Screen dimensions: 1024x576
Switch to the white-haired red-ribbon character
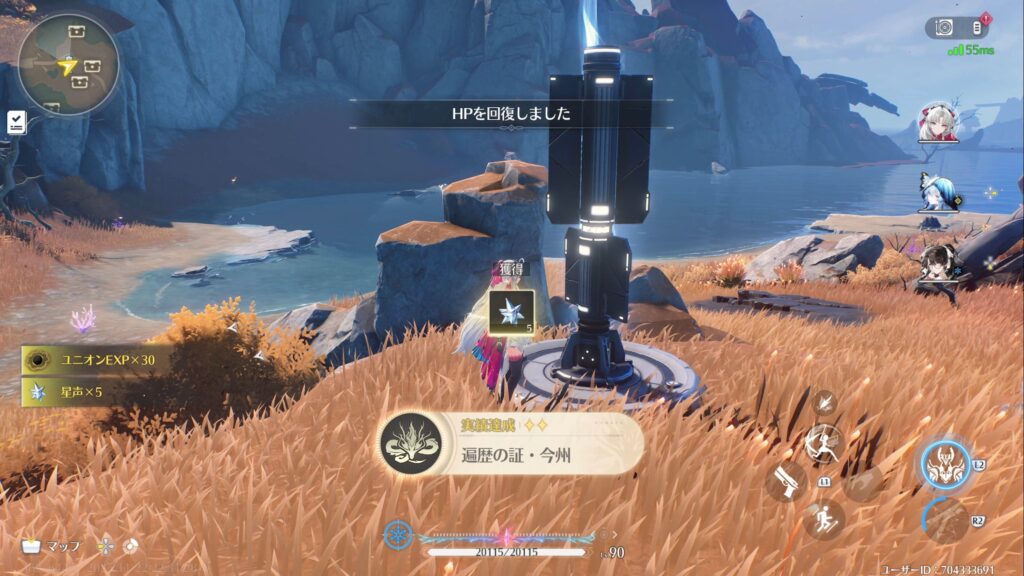pos(939,121)
